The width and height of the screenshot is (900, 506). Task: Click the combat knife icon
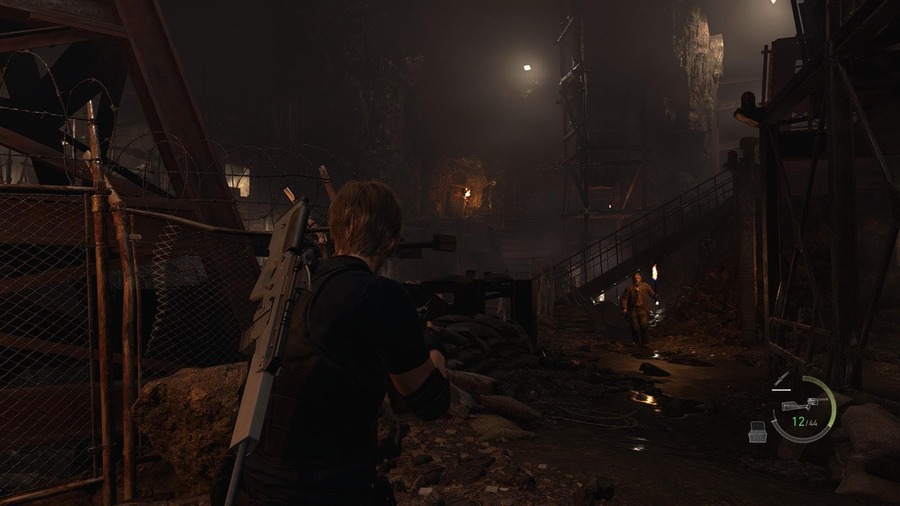pos(781,380)
